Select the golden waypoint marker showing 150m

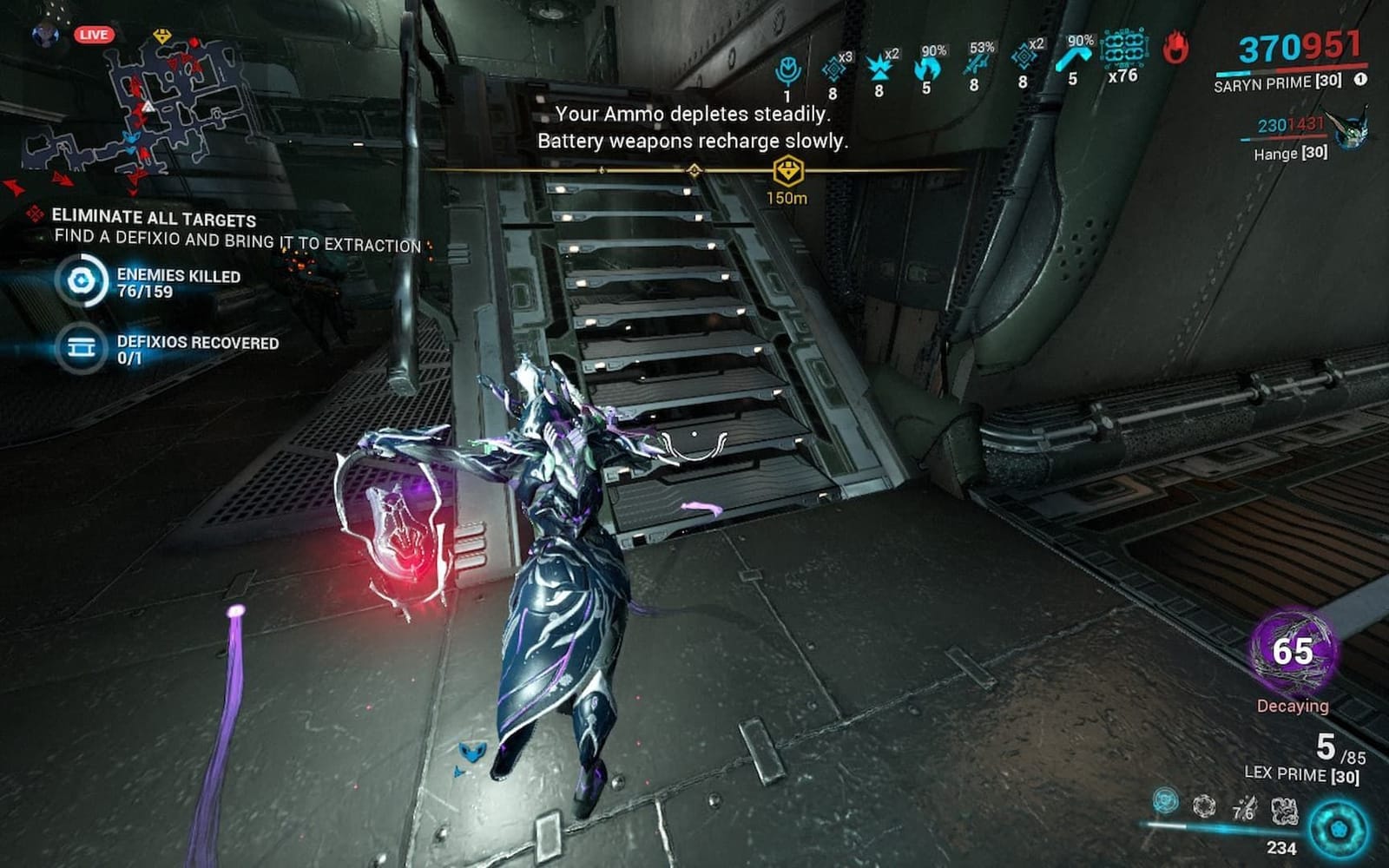click(x=787, y=168)
